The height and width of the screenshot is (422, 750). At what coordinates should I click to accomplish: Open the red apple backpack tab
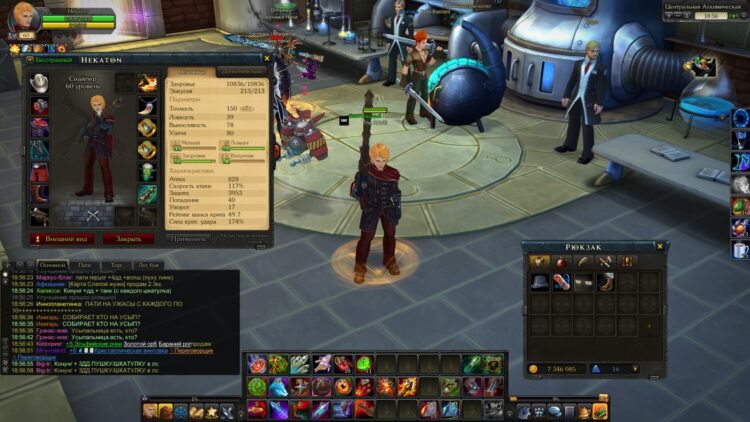click(x=562, y=261)
